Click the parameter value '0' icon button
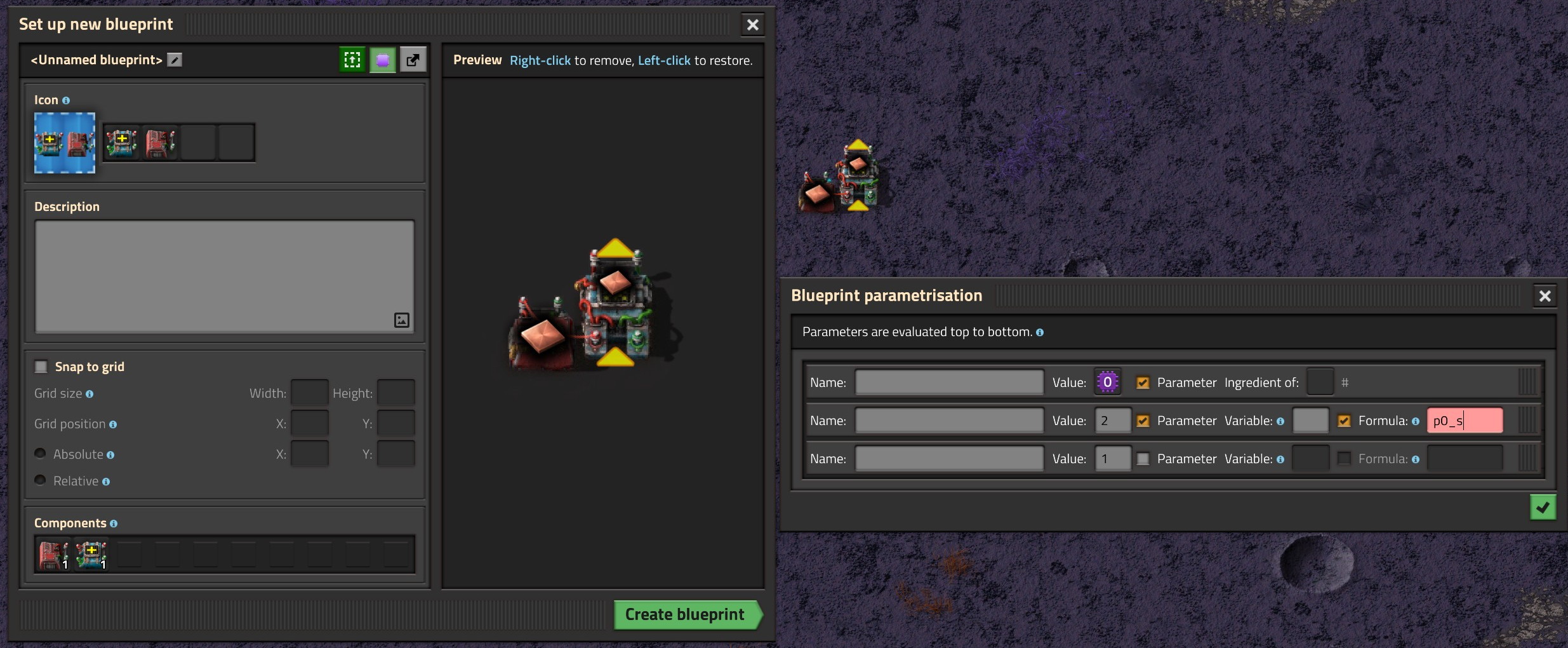The height and width of the screenshot is (648, 1568). pyautogui.click(x=1106, y=382)
